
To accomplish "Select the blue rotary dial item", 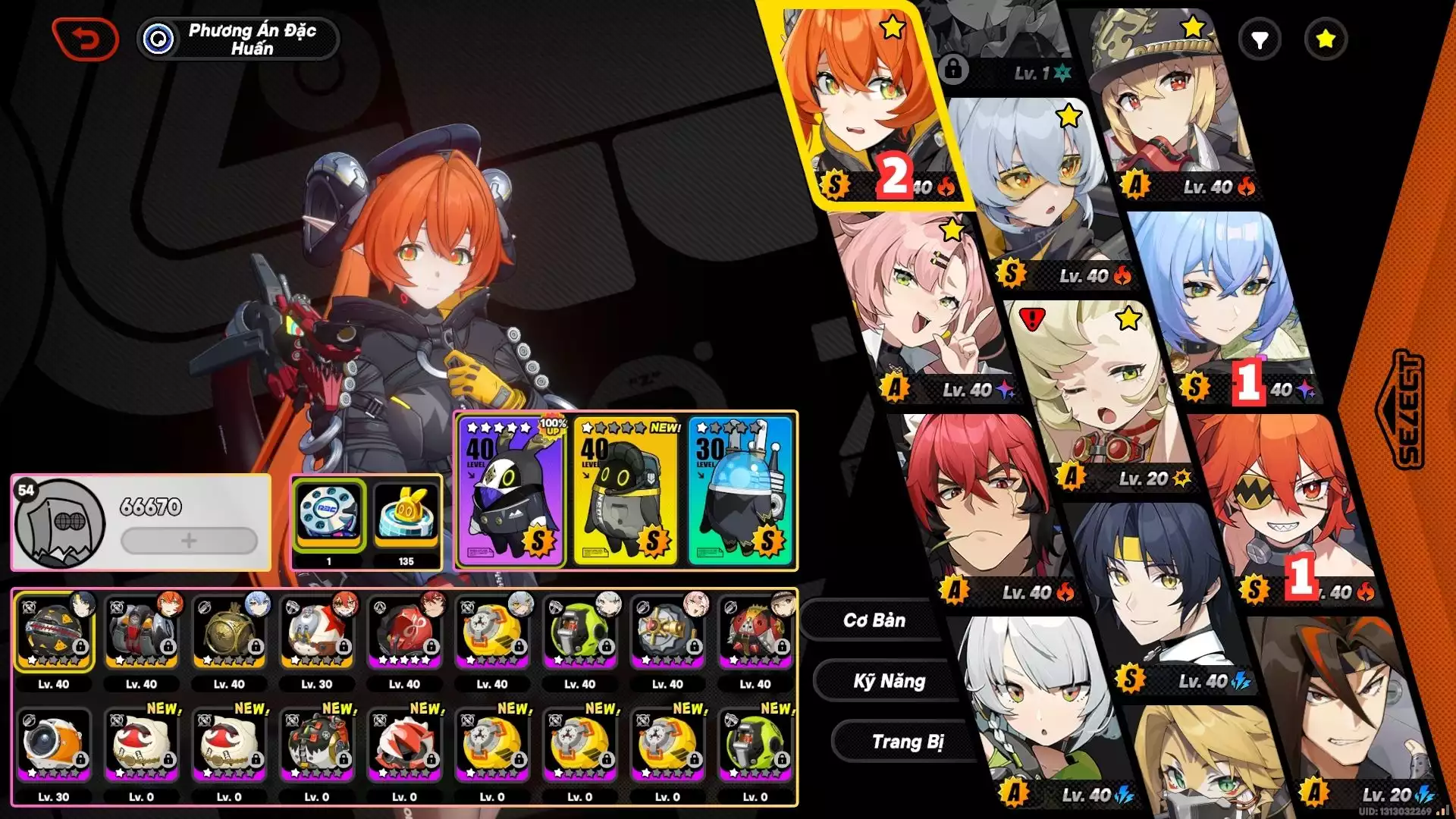I will point(329,513).
